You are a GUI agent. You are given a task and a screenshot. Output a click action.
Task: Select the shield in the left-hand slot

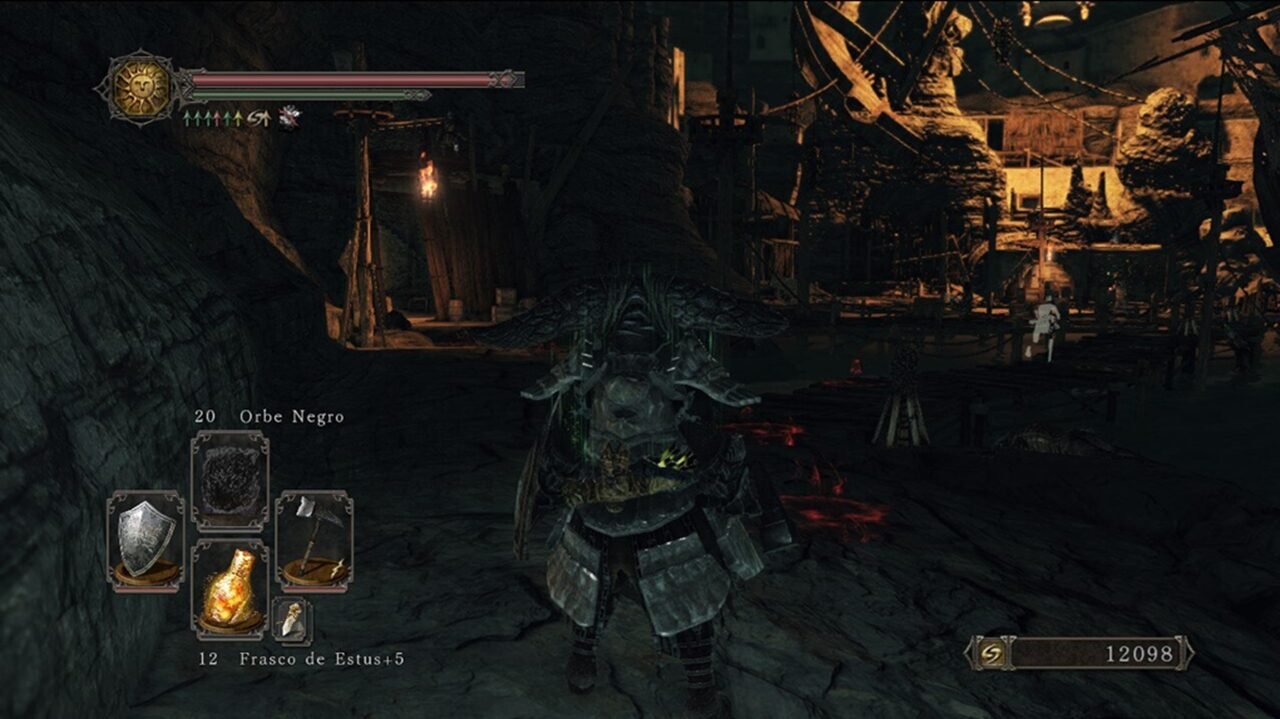(146, 540)
